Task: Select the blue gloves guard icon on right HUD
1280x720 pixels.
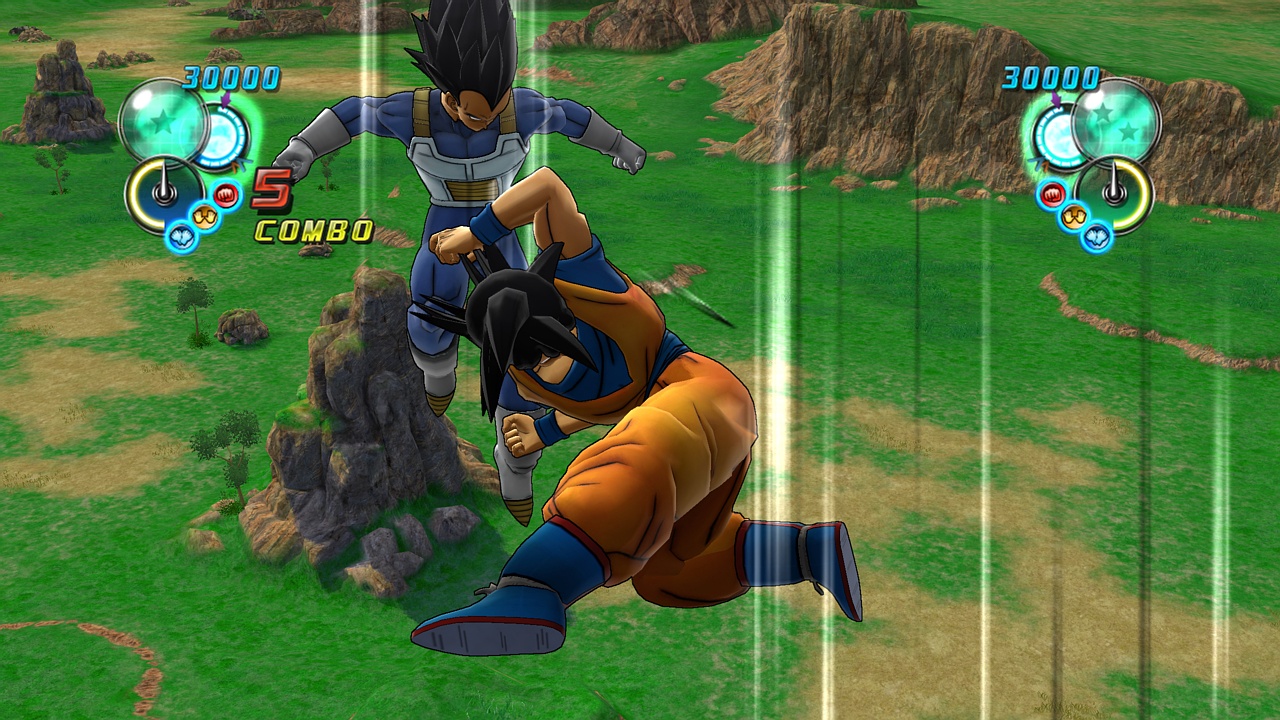Action: [1097, 238]
